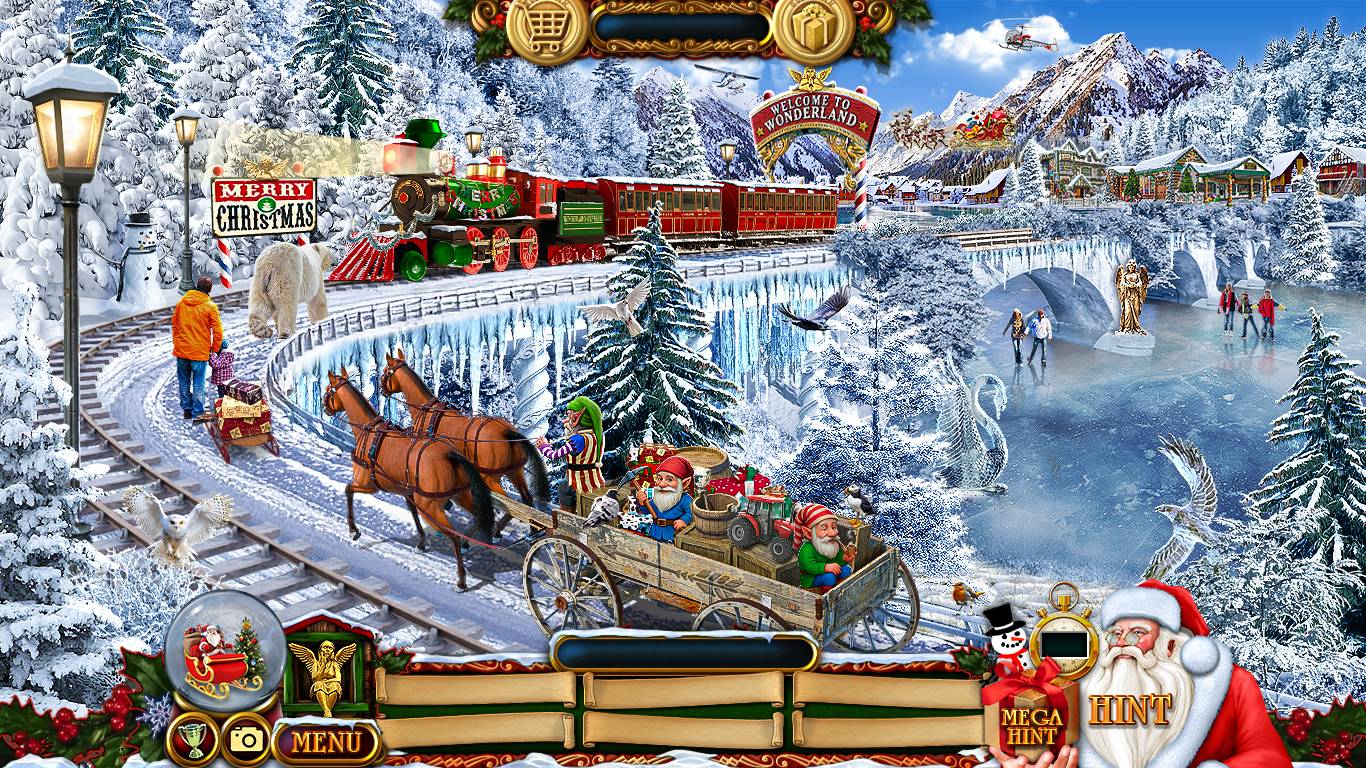View achievements via the trophy button
The image size is (1366, 768).
193,739
